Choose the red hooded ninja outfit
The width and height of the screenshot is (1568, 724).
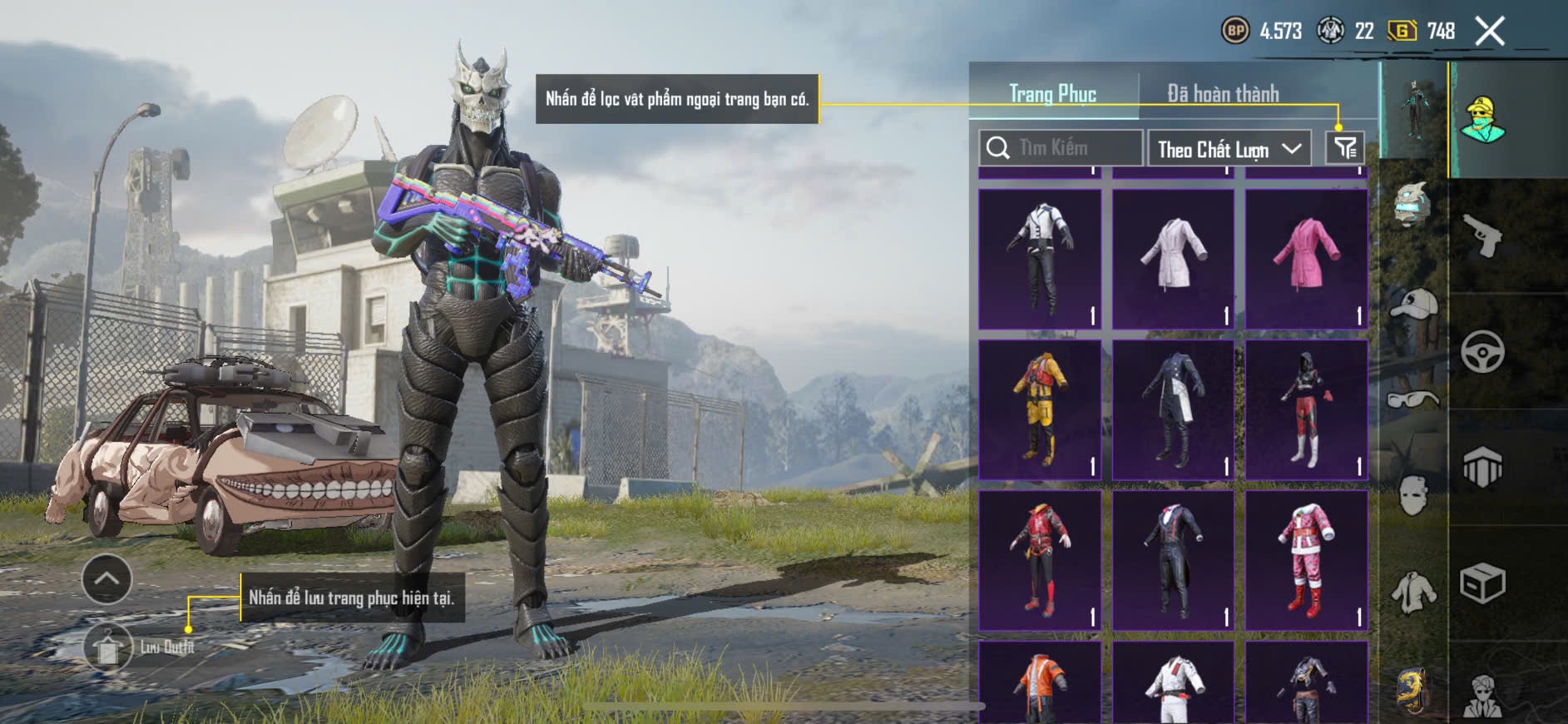tap(1306, 409)
